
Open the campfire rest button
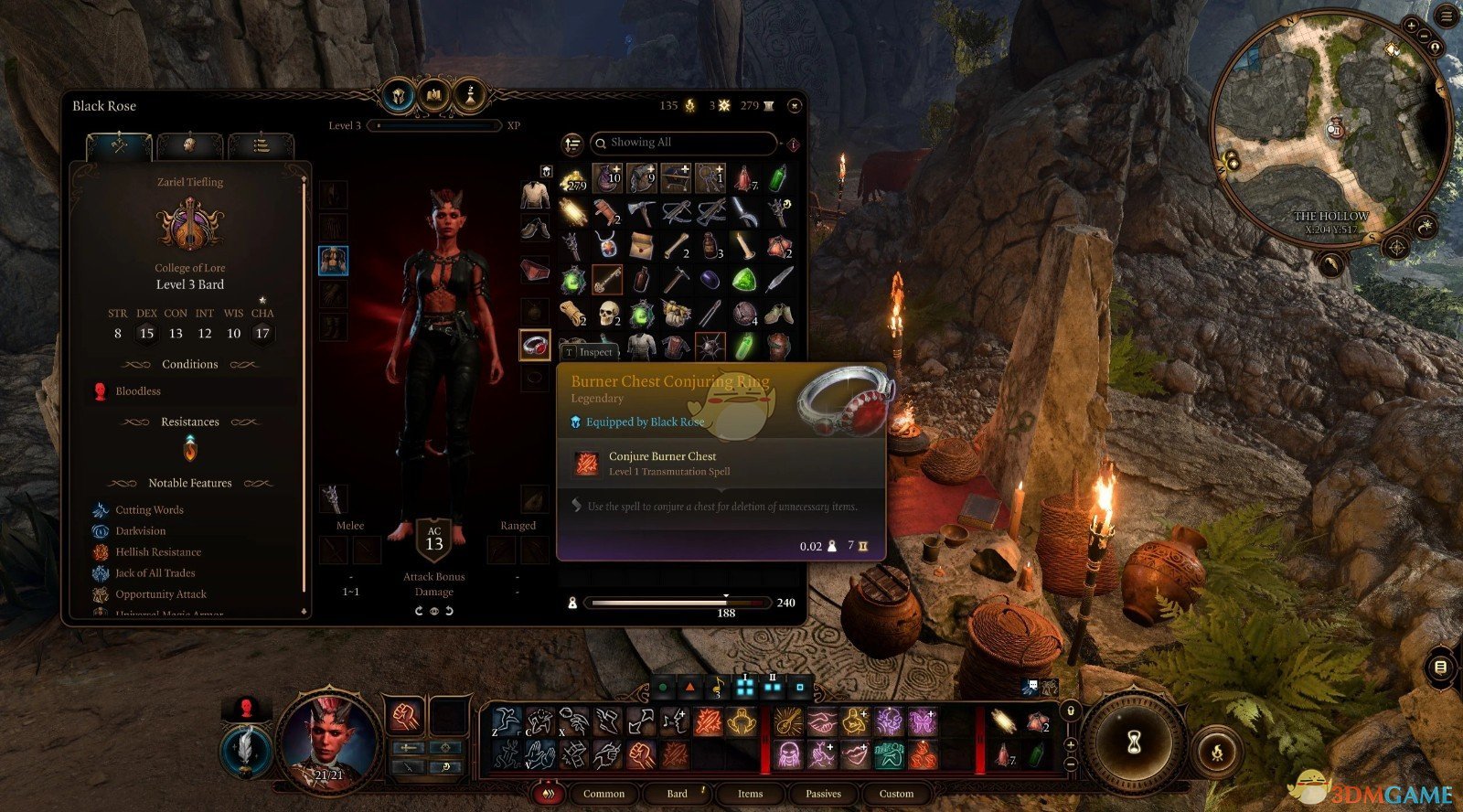coord(1216,753)
